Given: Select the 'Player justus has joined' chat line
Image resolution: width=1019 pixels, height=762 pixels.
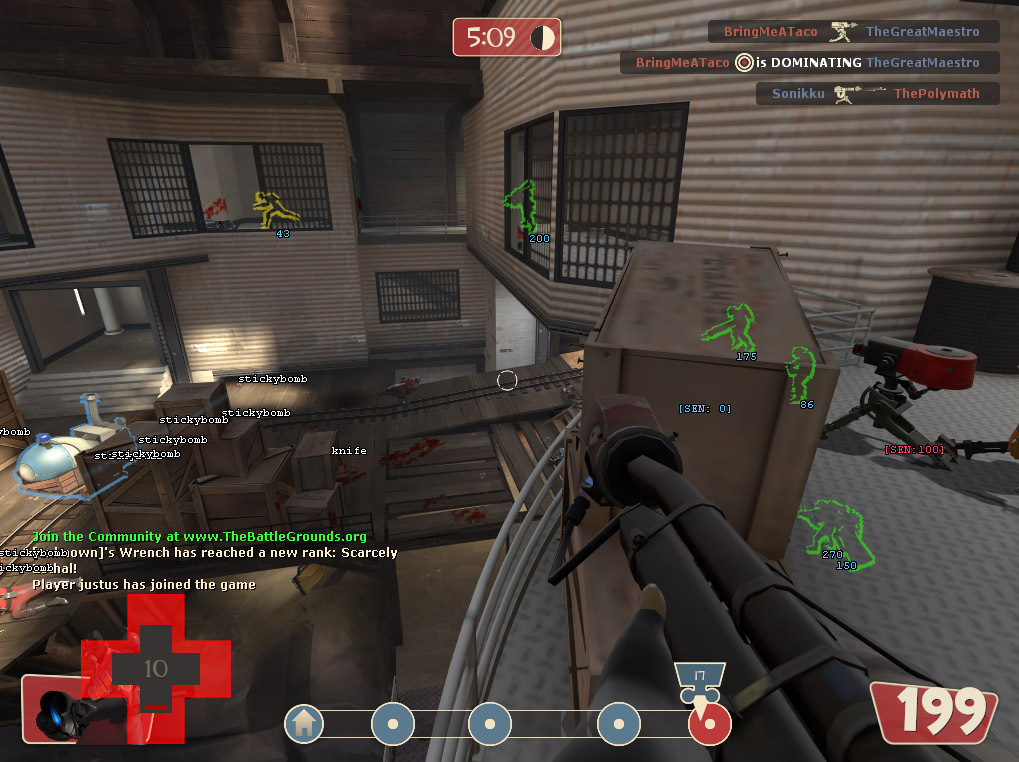Looking at the screenshot, I should (x=144, y=585).
